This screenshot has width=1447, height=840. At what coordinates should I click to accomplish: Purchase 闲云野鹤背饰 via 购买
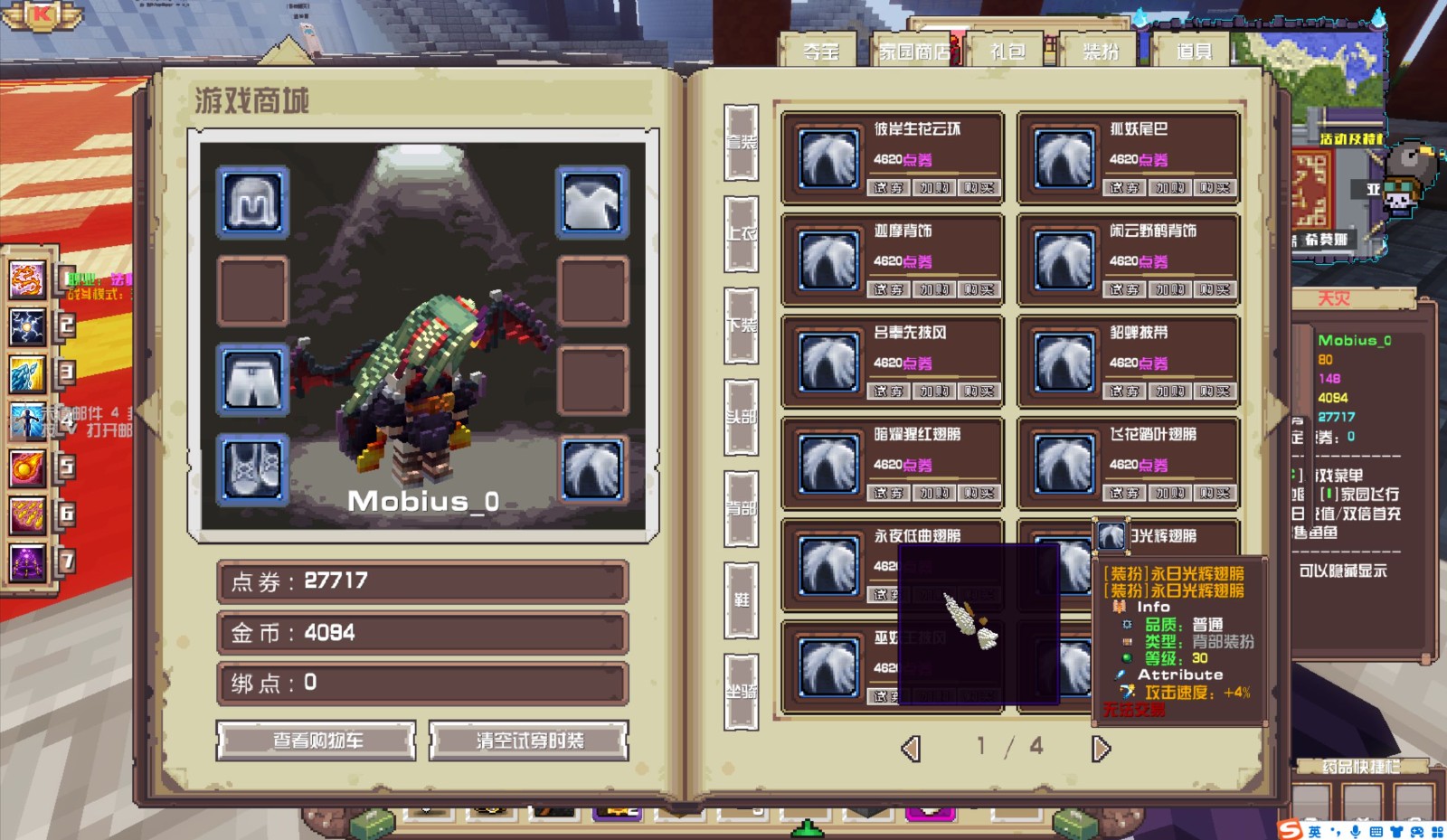pyautogui.click(x=1215, y=290)
